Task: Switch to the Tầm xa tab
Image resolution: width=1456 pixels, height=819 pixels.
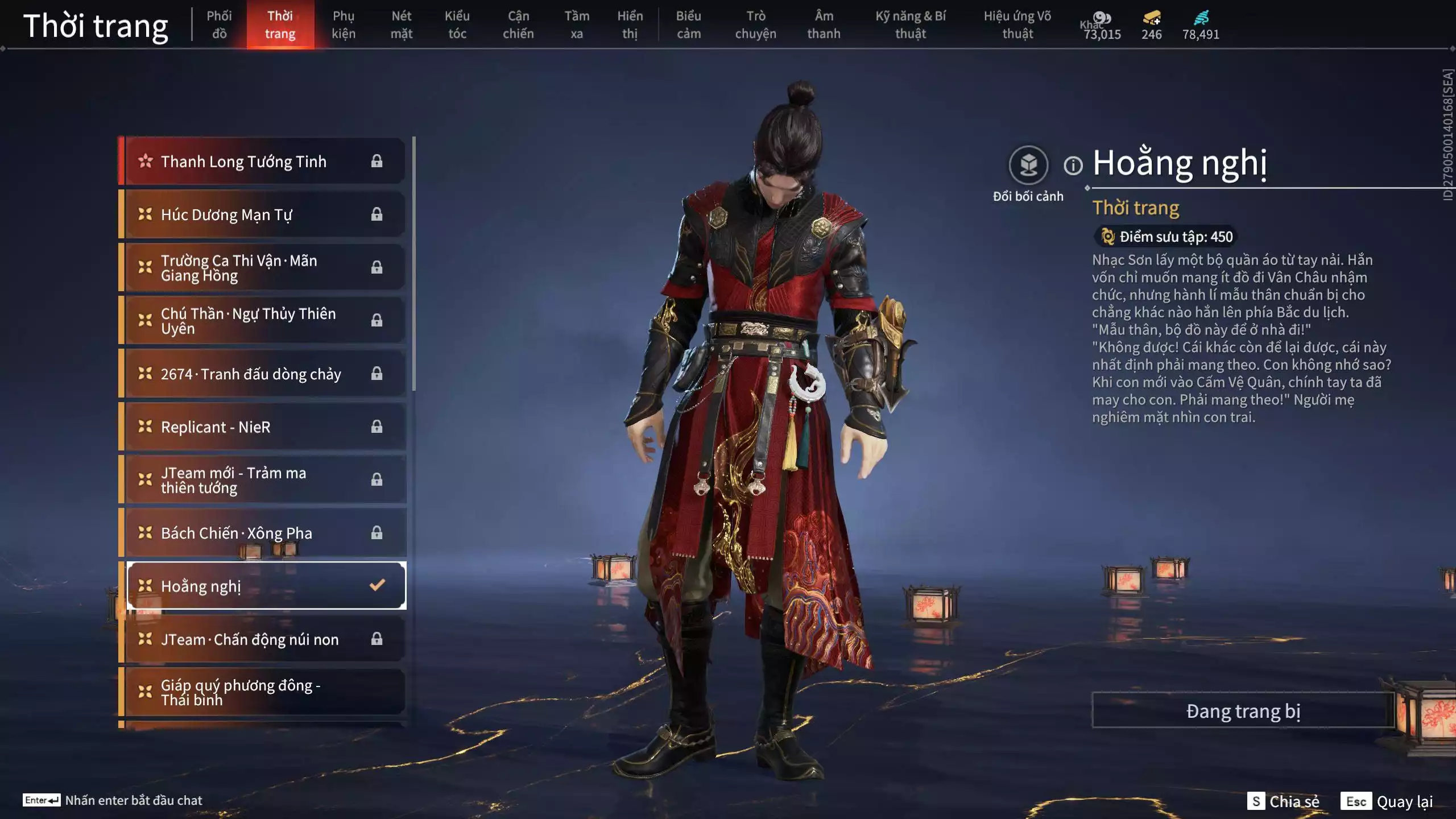Action: (x=576, y=25)
